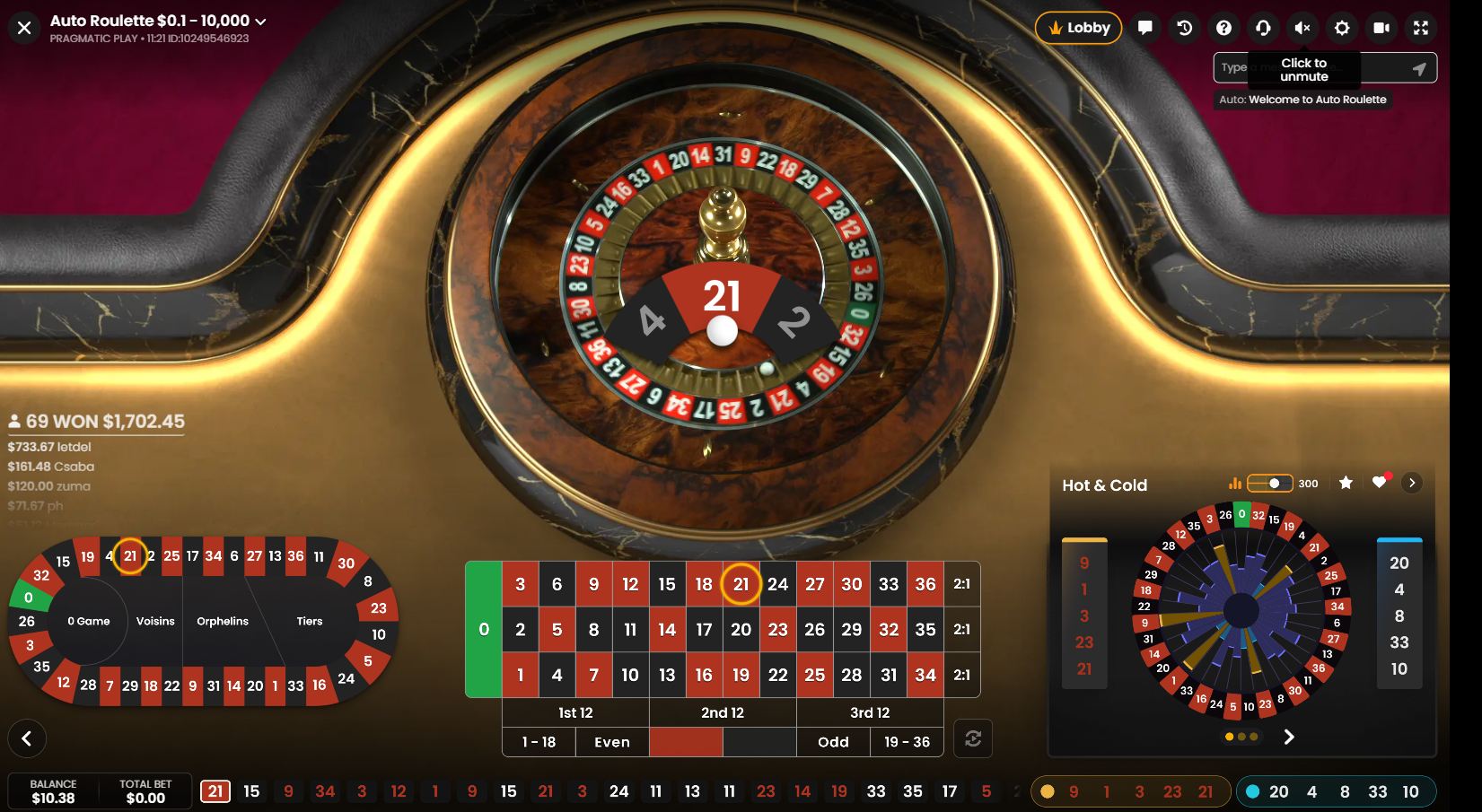1482x812 pixels.
Task: Open the game settings gear
Action: (1342, 28)
